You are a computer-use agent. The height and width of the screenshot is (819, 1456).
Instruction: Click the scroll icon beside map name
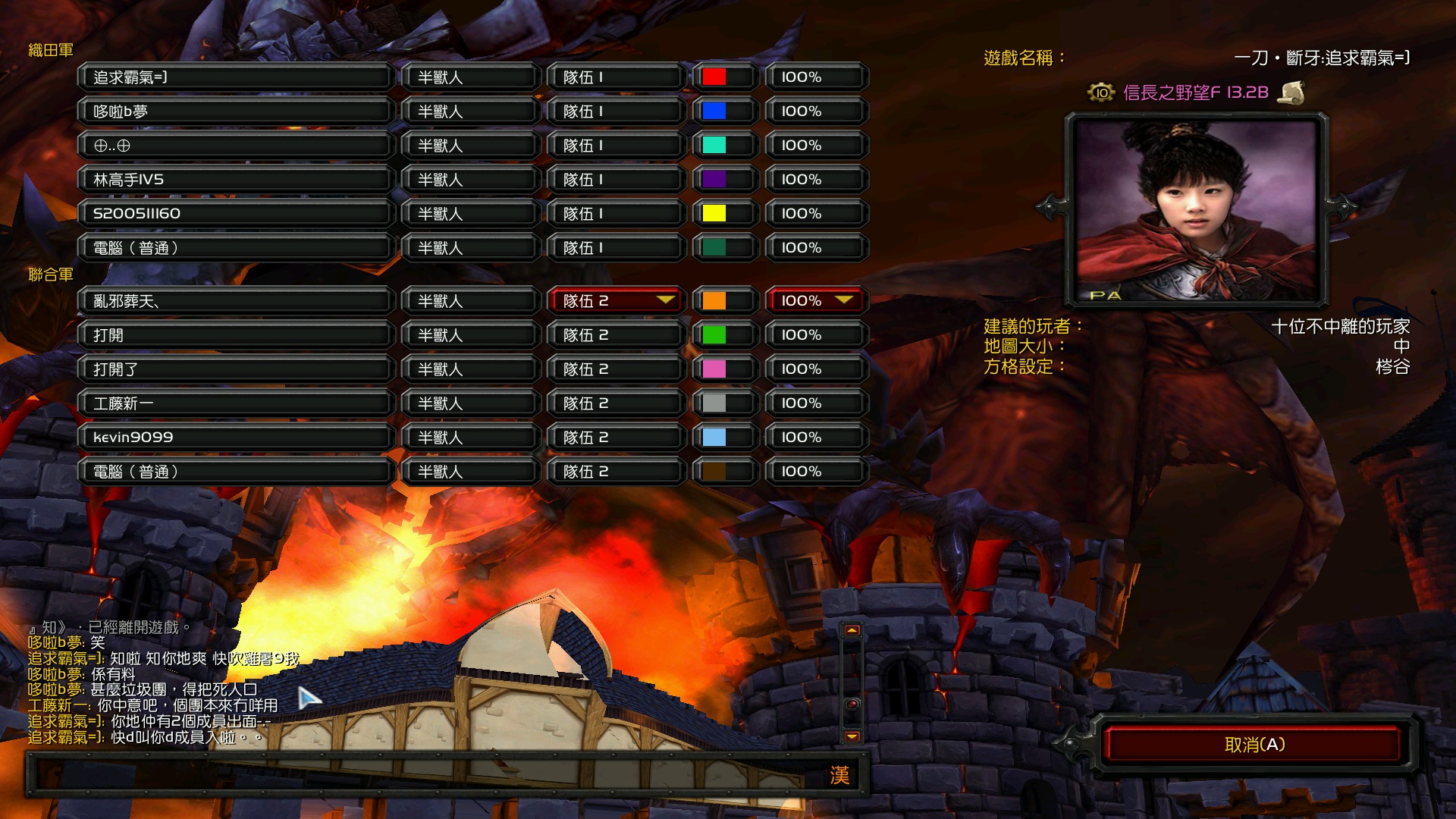pos(1291,93)
